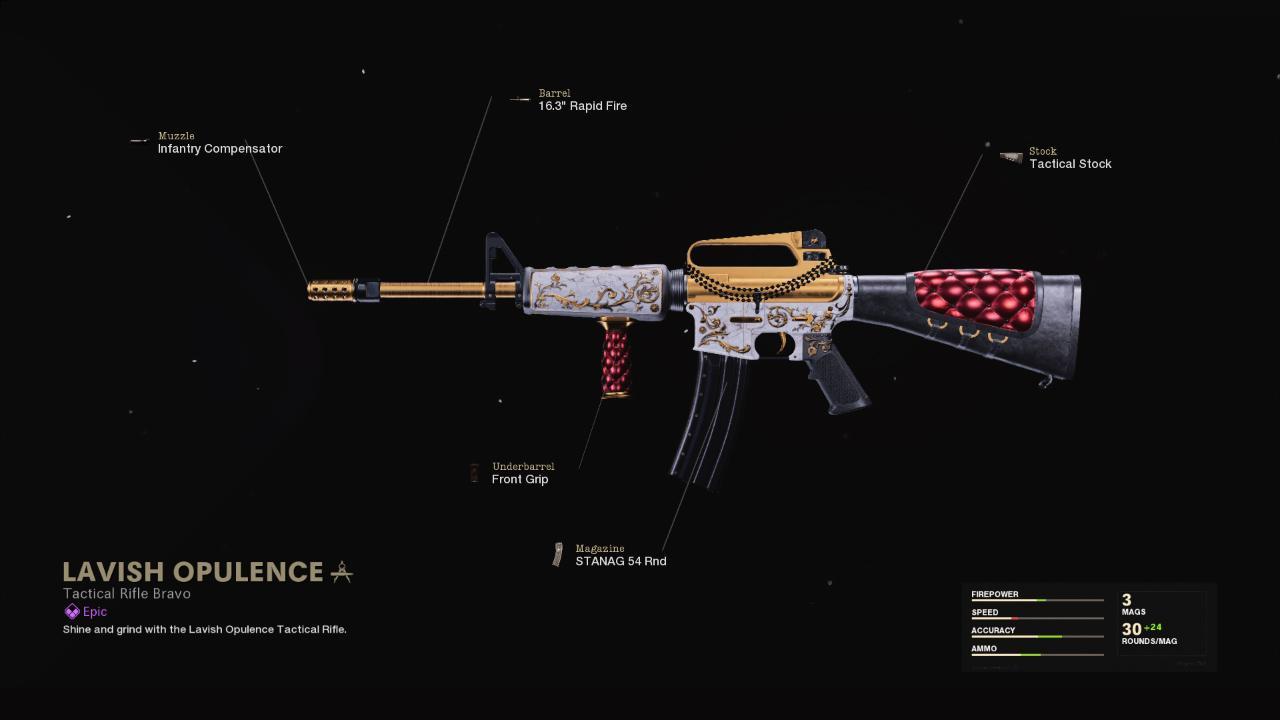Select the Infantry Compensator muzzle attachment
The width and height of the screenshot is (1280, 720).
click(219, 149)
